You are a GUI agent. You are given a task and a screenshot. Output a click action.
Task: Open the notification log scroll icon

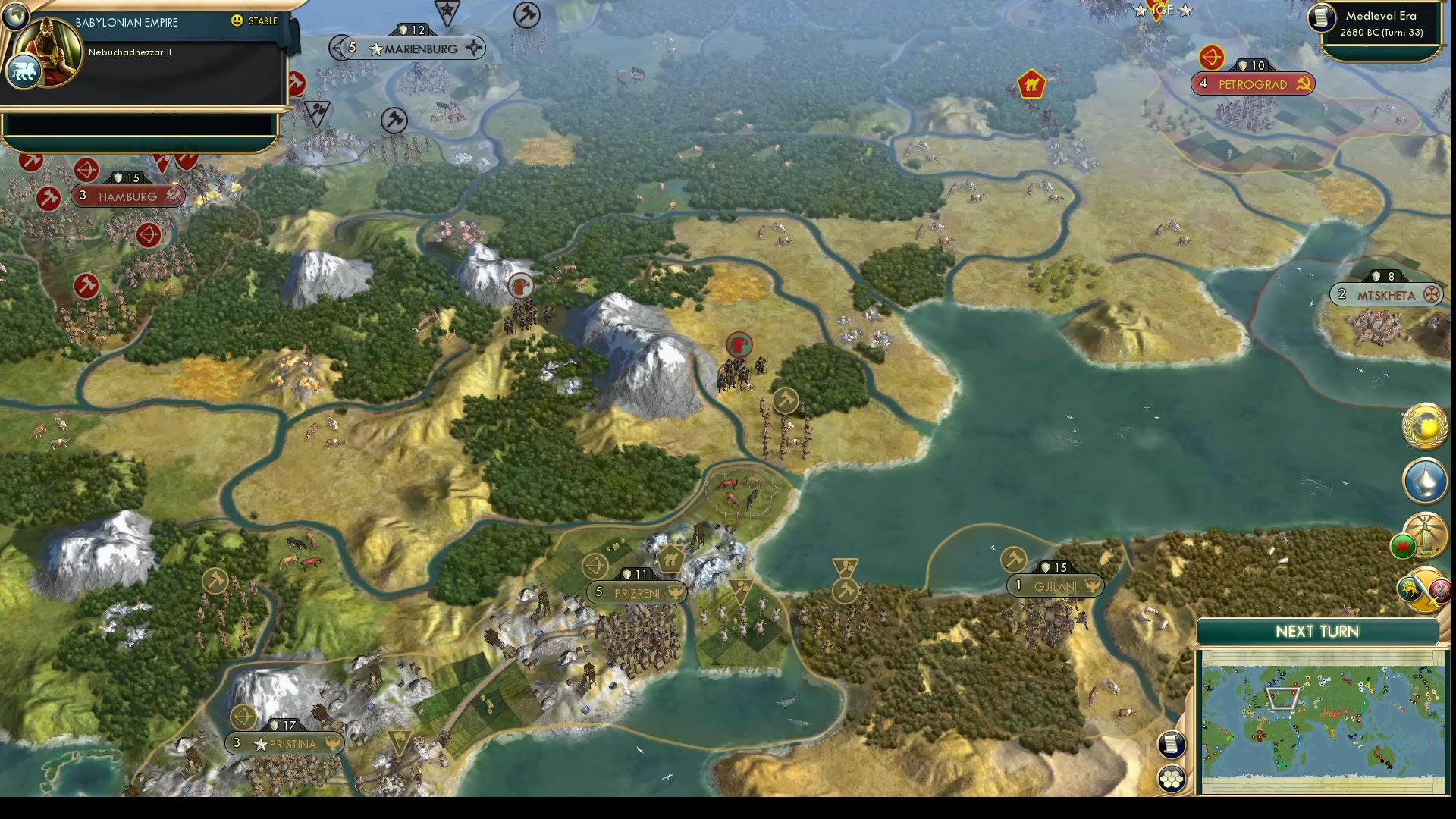(x=1172, y=745)
